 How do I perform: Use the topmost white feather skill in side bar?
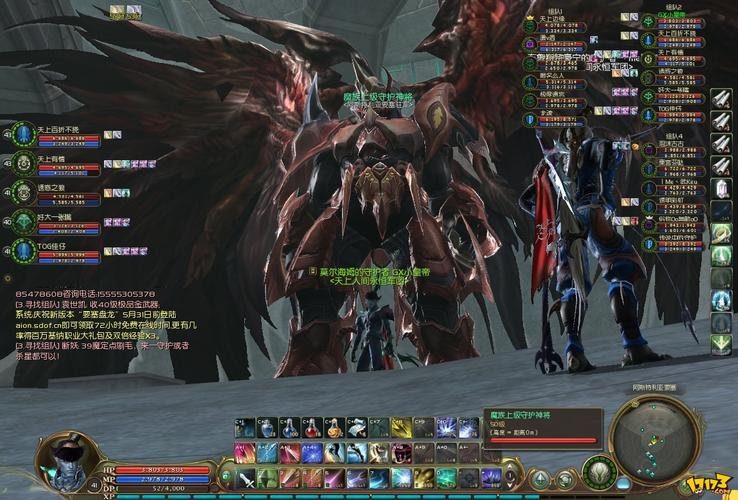(721, 98)
